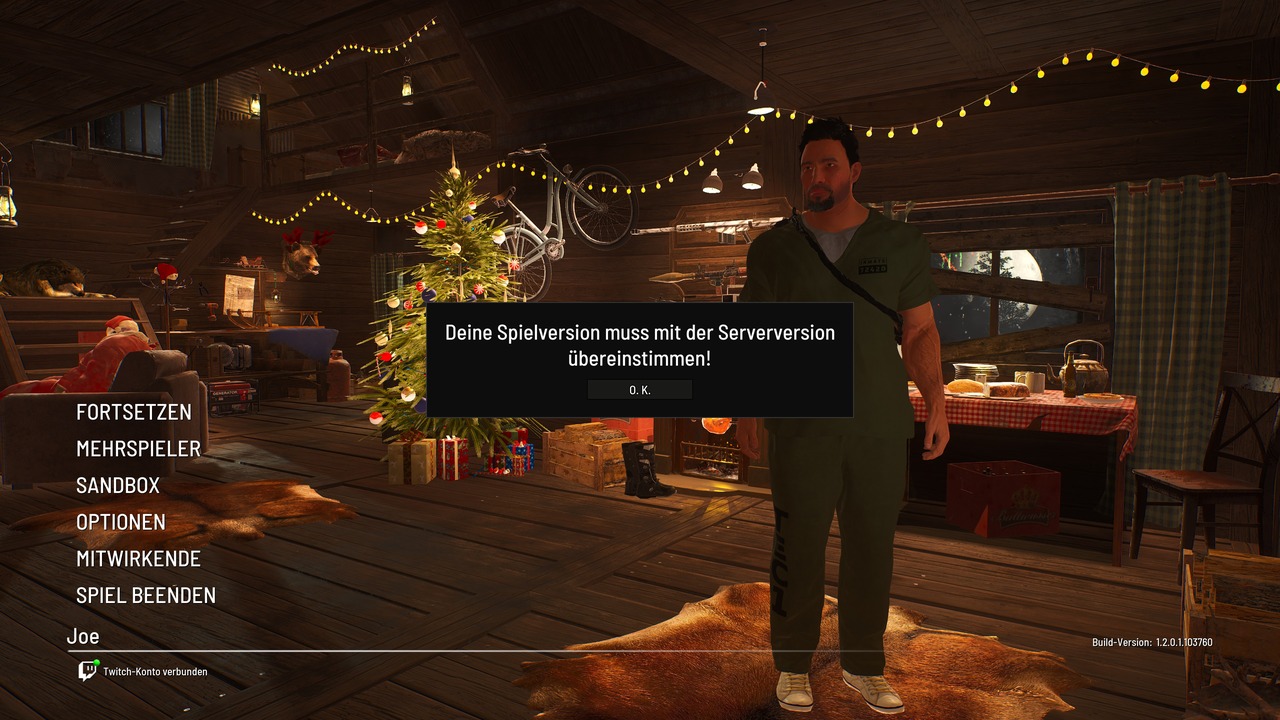Show the MITWIRKENDE credits

click(x=138, y=559)
